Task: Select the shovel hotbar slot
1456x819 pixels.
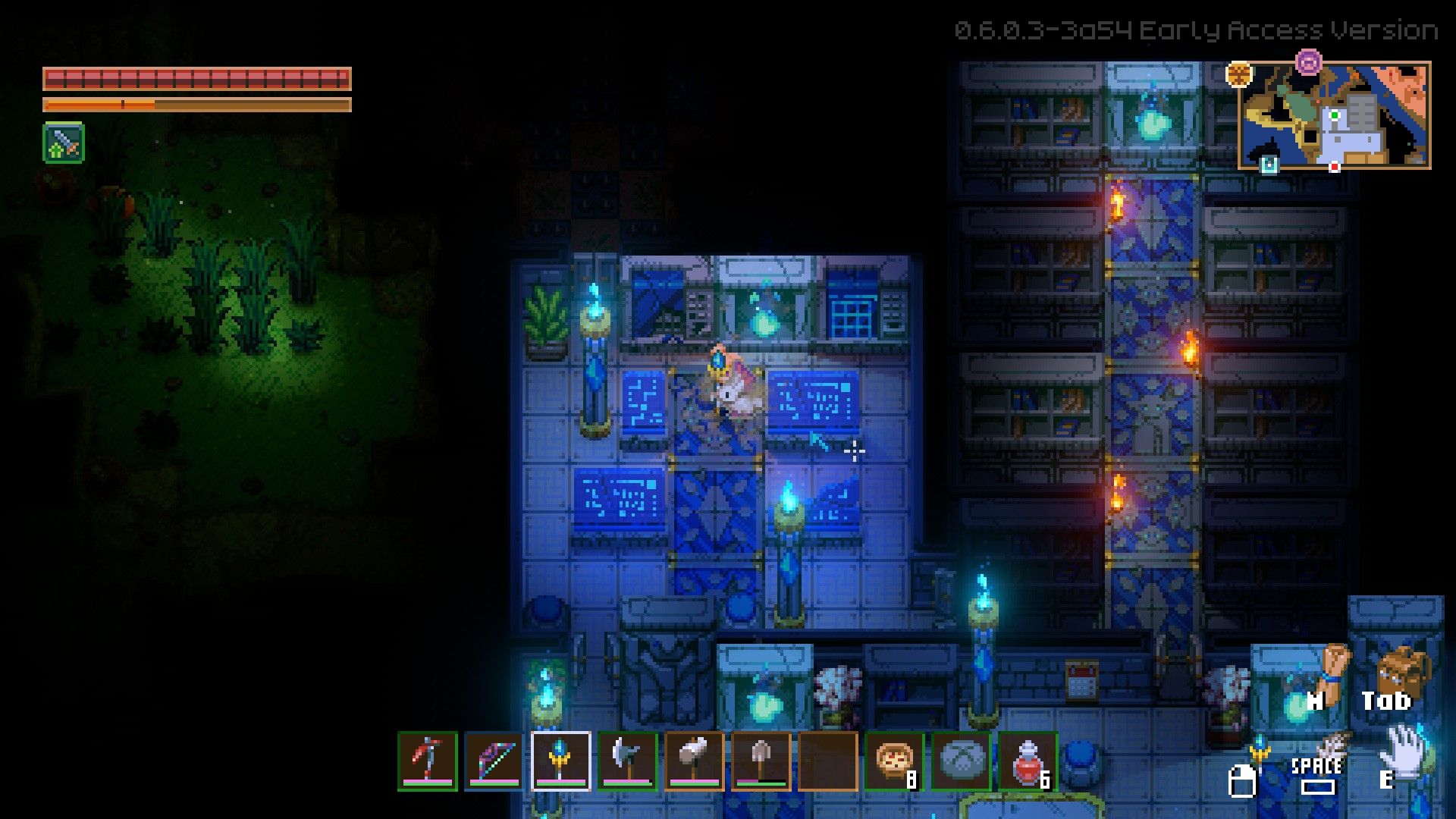Action: 761,761
